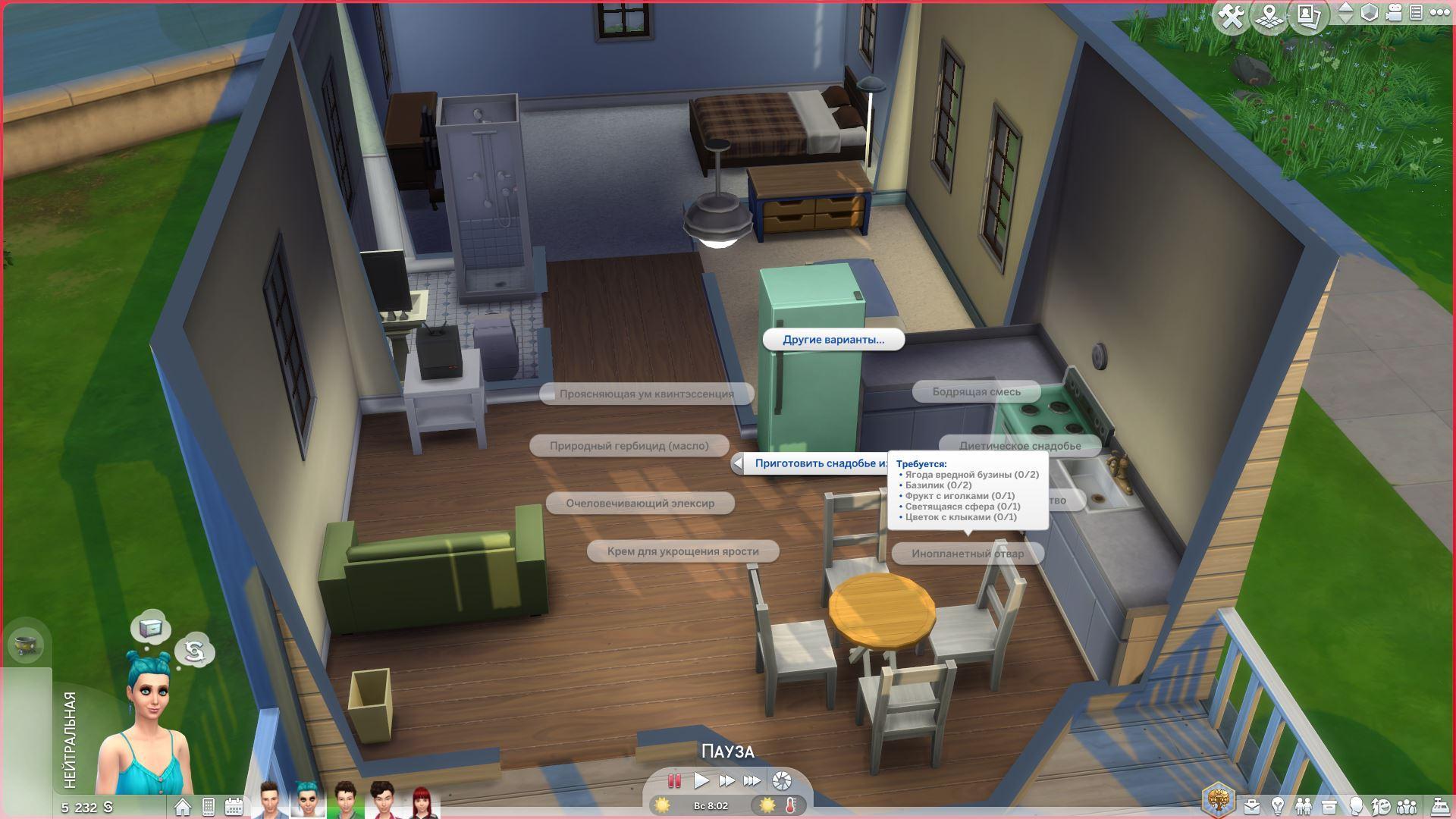Image resolution: width=1456 pixels, height=819 pixels.
Task: Open the Gallery photos icon
Action: tap(1307, 14)
